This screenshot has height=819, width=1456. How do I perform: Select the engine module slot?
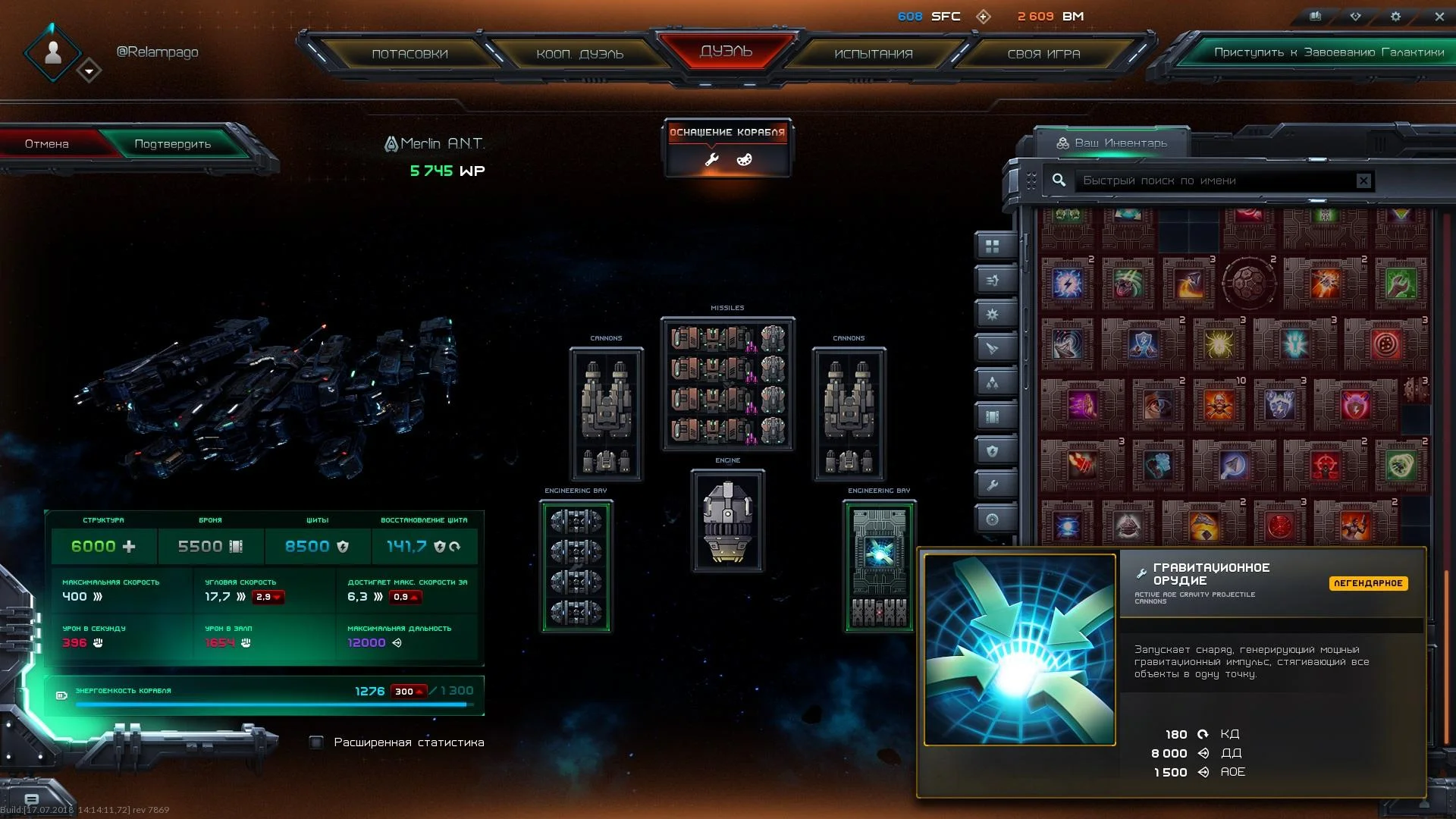(727, 521)
